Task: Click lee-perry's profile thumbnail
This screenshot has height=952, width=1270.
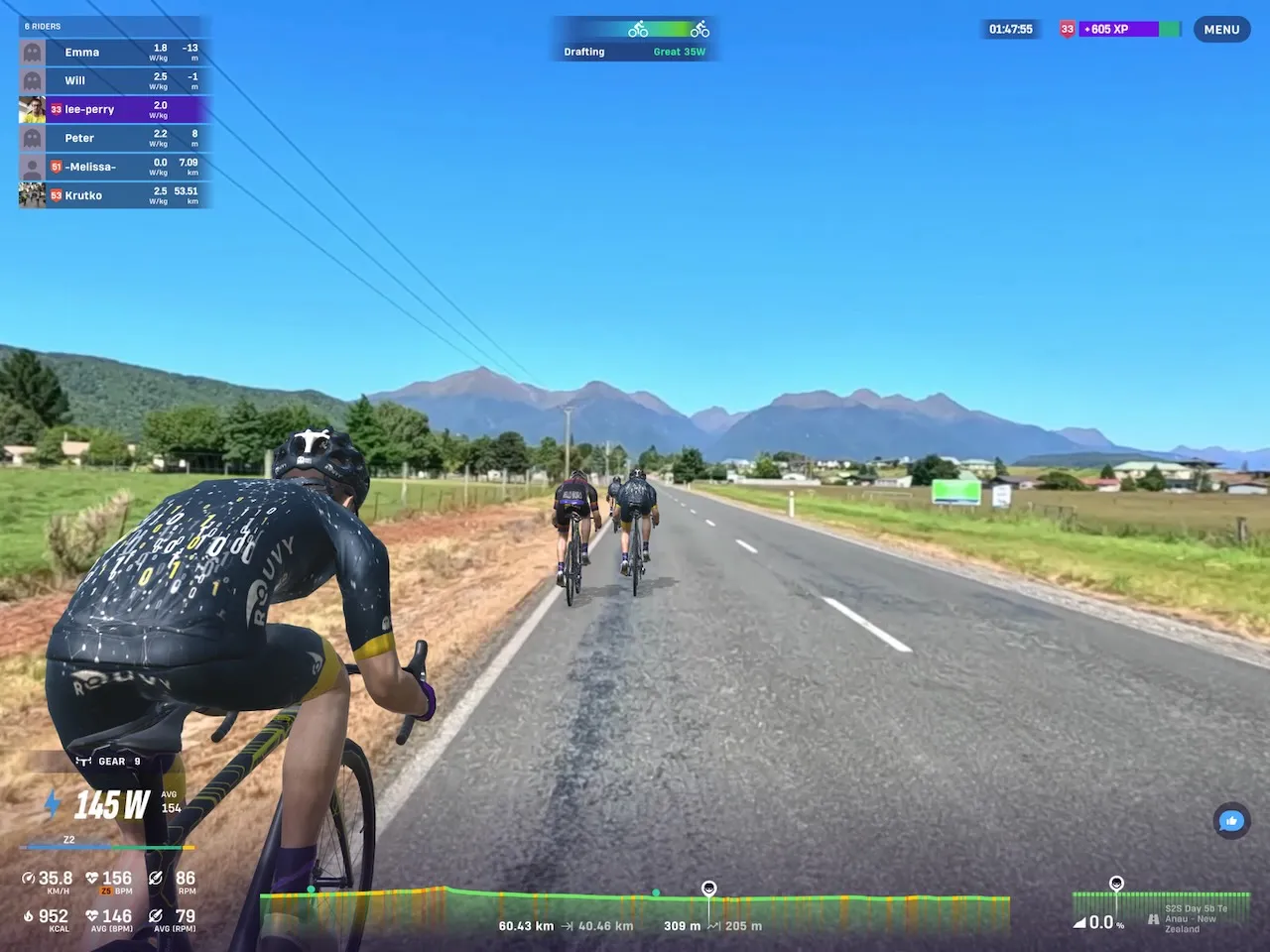Action: [31, 109]
